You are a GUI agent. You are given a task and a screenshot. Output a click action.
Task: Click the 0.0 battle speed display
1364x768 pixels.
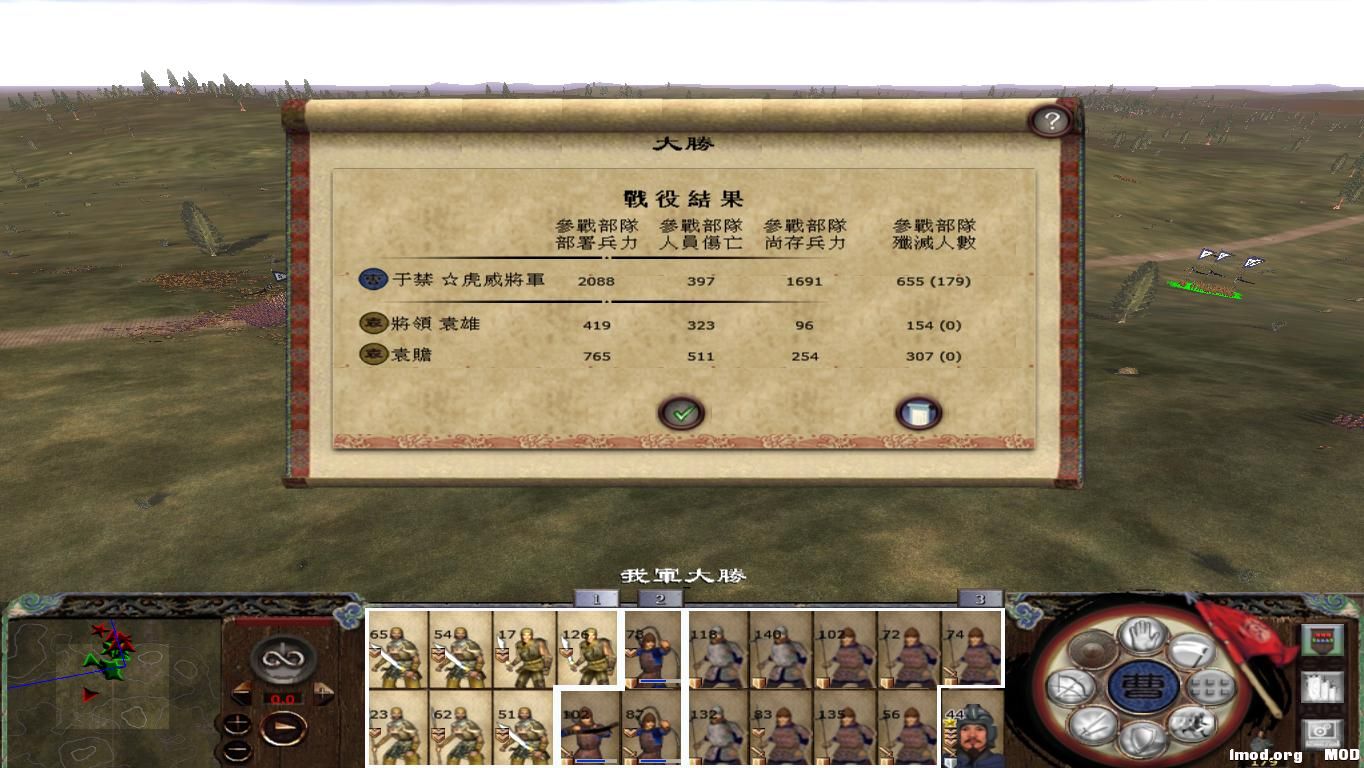pyautogui.click(x=285, y=697)
